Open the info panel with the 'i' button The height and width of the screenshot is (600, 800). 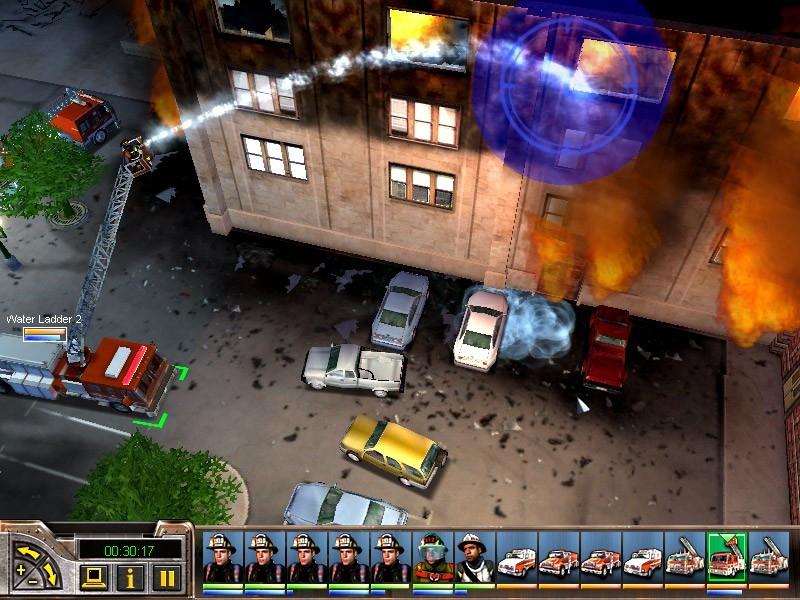point(128,577)
